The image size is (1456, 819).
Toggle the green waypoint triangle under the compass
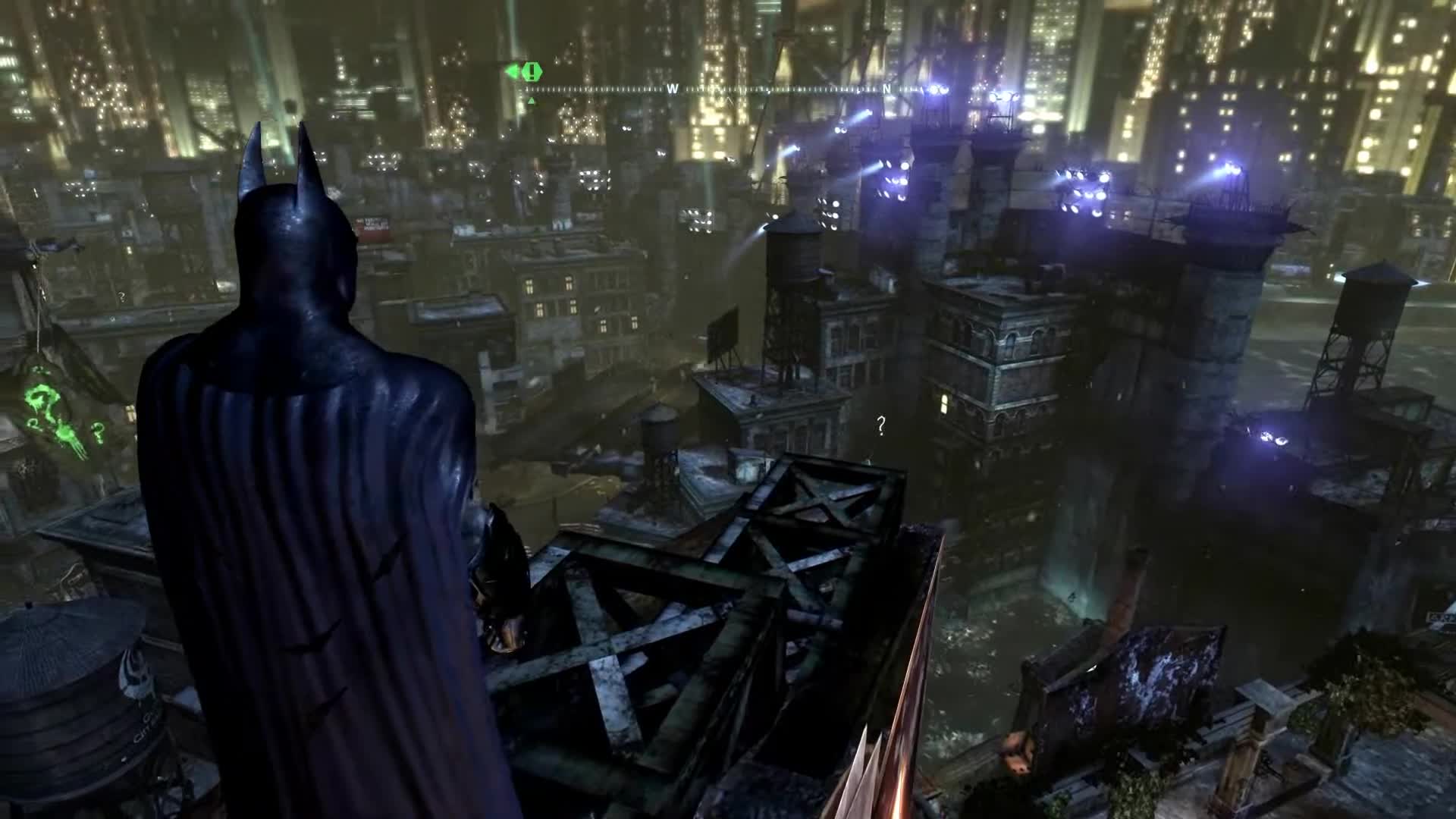532,99
